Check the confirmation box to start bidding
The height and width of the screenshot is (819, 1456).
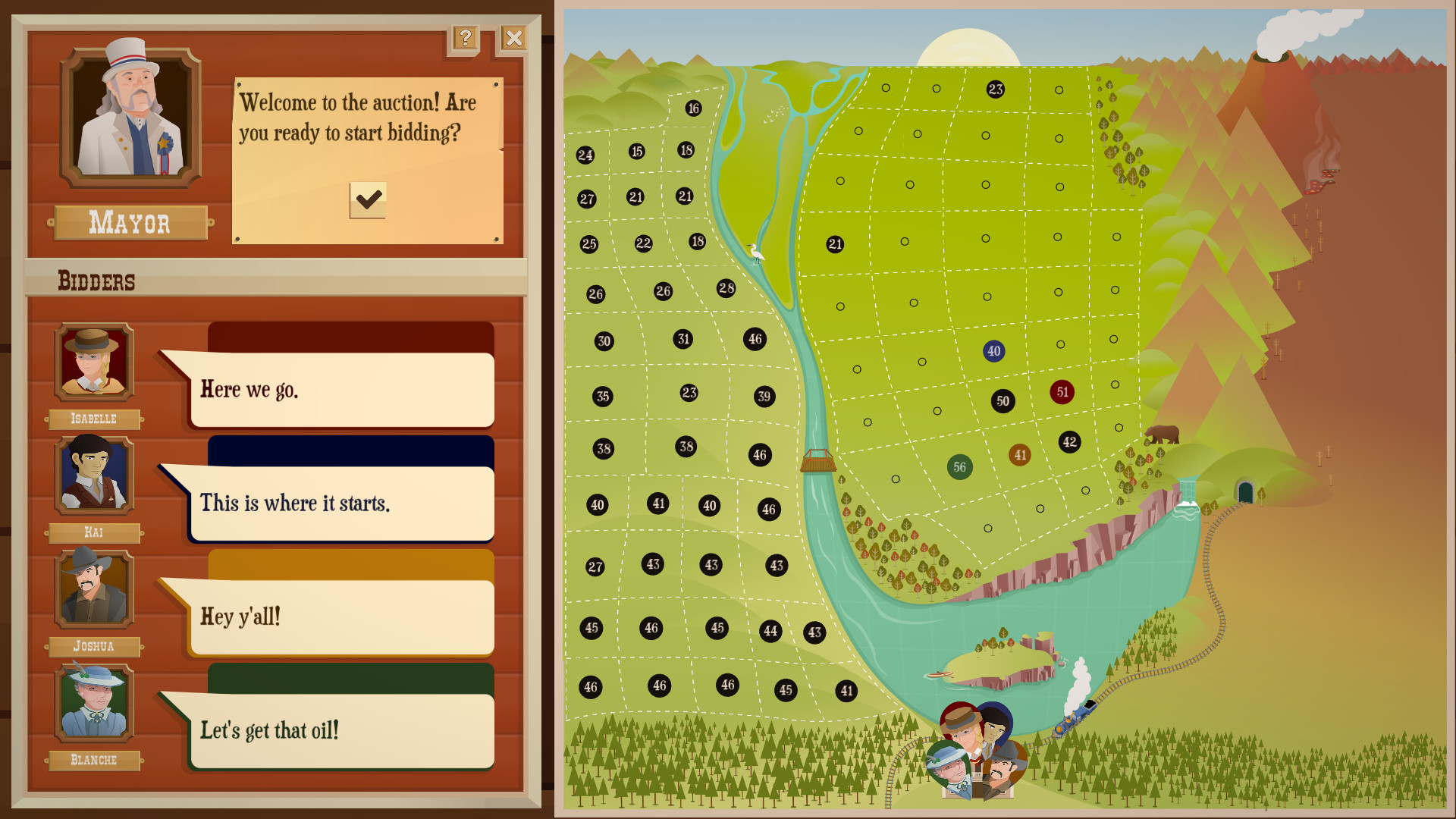pyautogui.click(x=367, y=200)
